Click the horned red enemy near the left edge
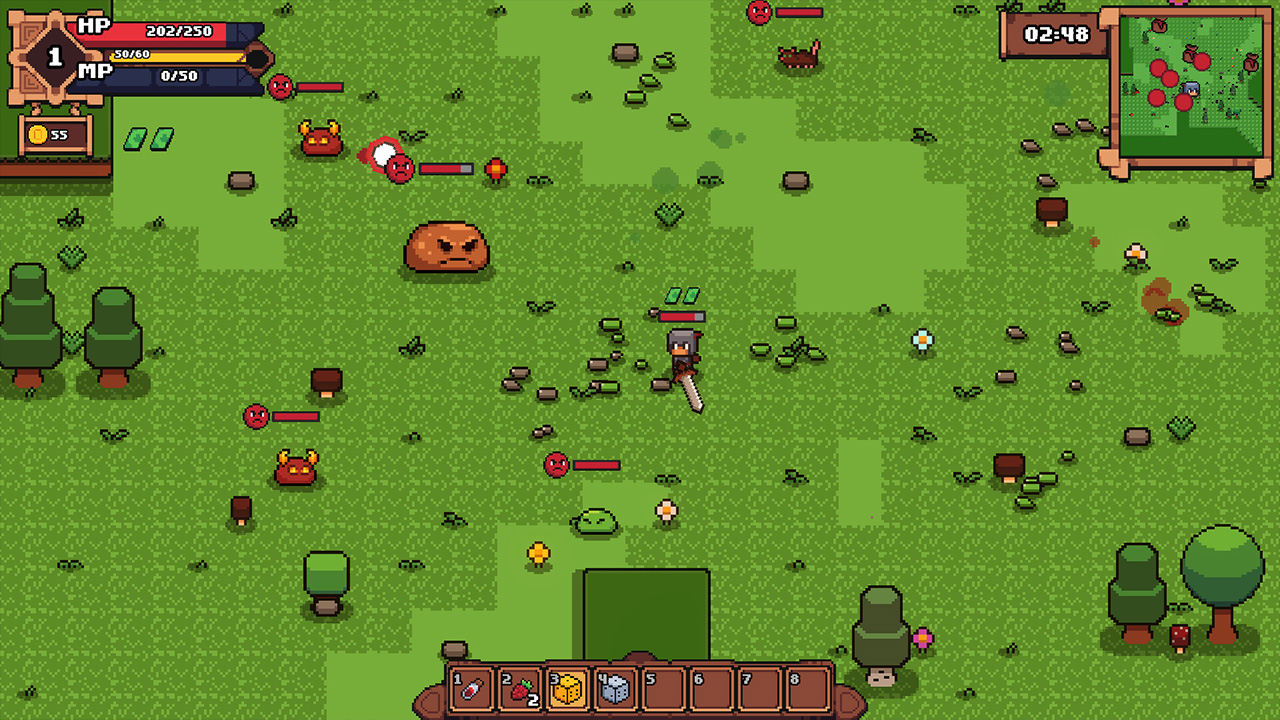This screenshot has height=720, width=1280. tap(294, 465)
